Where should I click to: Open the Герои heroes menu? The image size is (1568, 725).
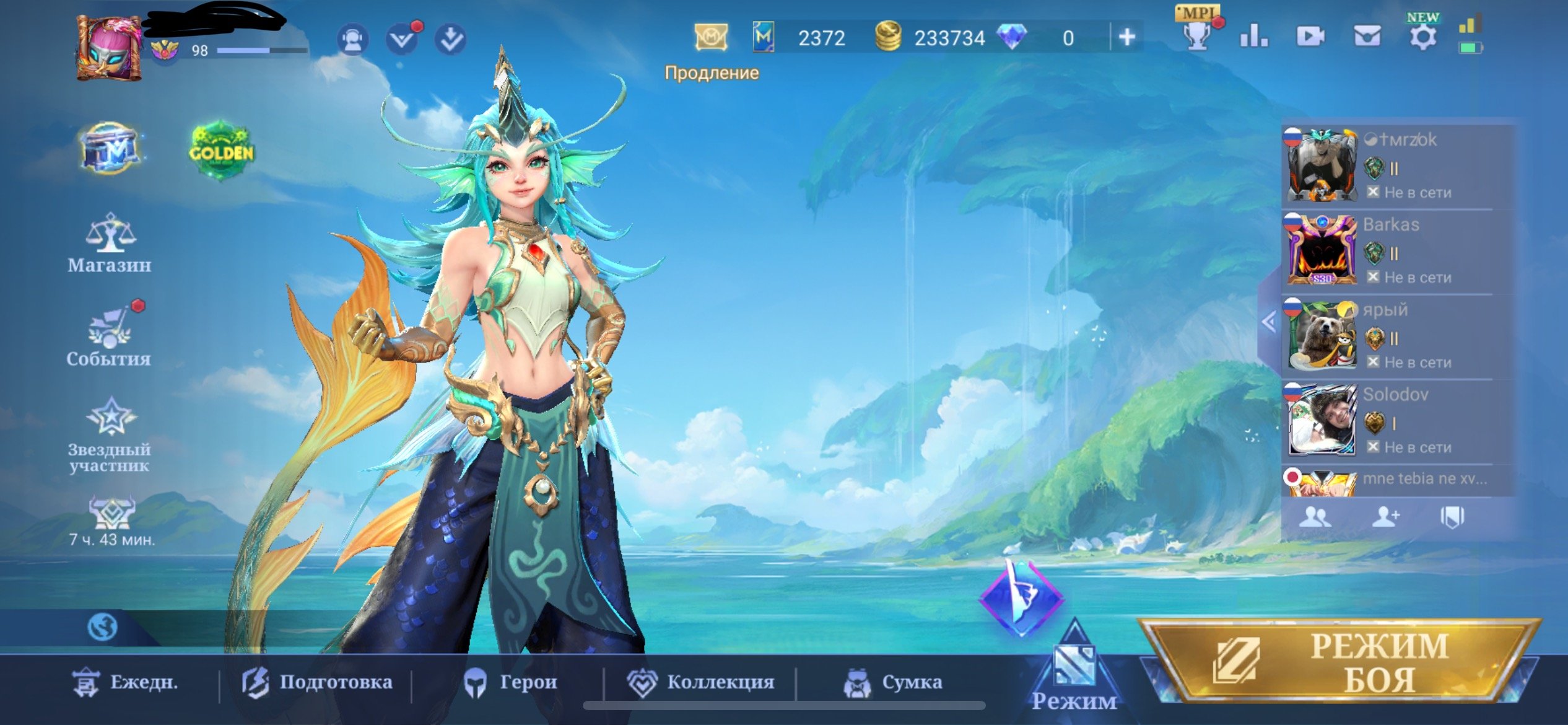click(x=511, y=682)
